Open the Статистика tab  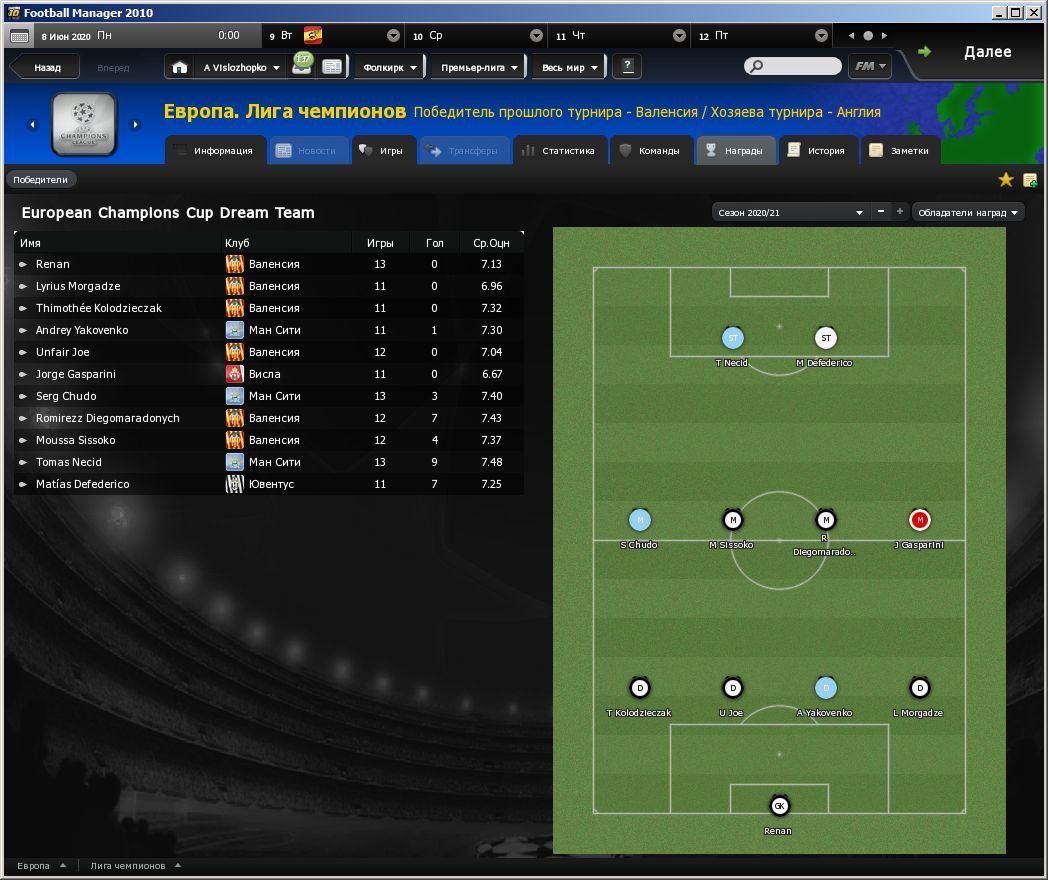click(x=559, y=151)
